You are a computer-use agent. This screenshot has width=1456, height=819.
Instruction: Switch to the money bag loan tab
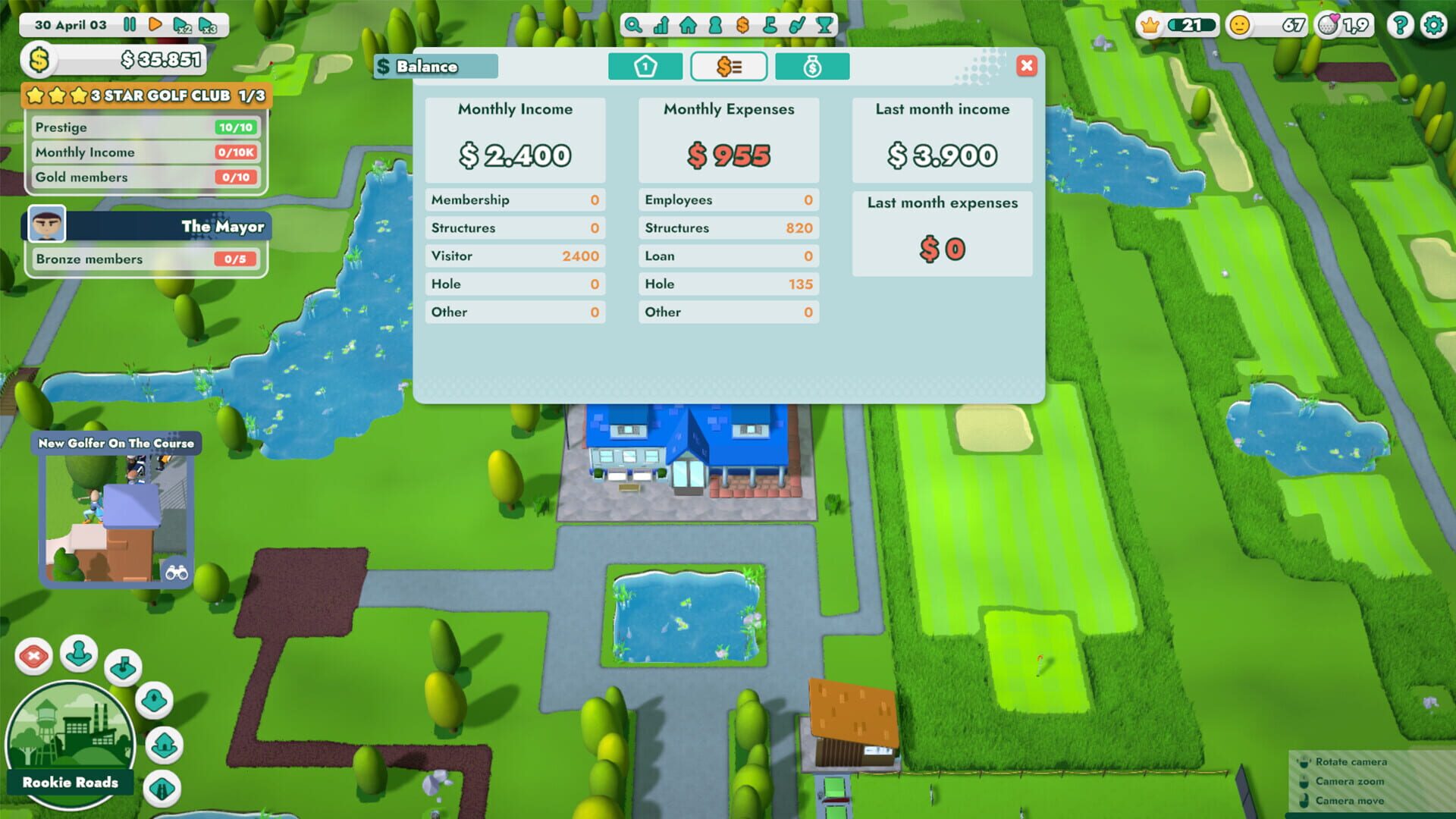[811, 67]
